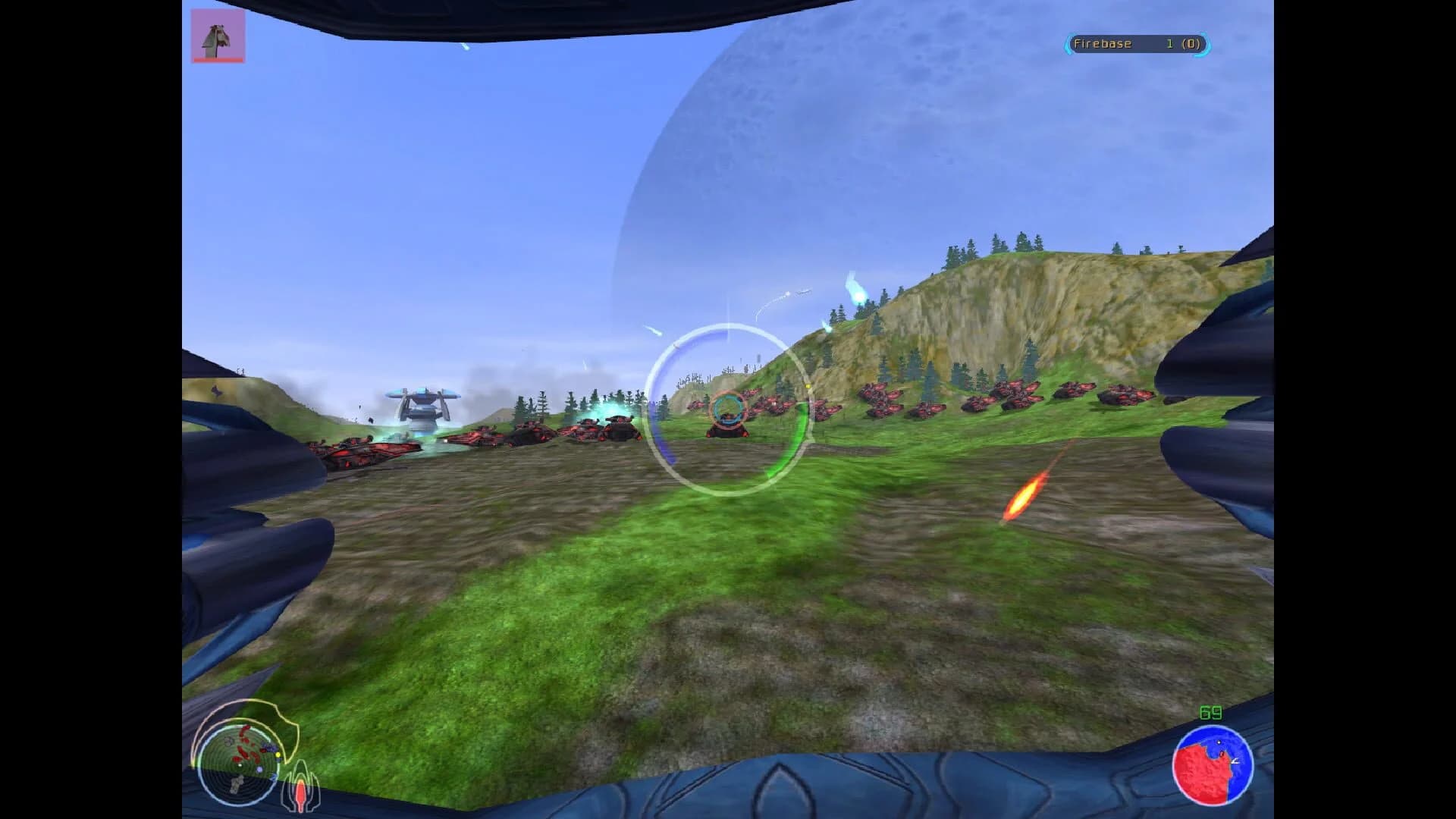Select the purple blip cluster on radar's right
Viewport: 1456px width, 819px height.
[269, 747]
